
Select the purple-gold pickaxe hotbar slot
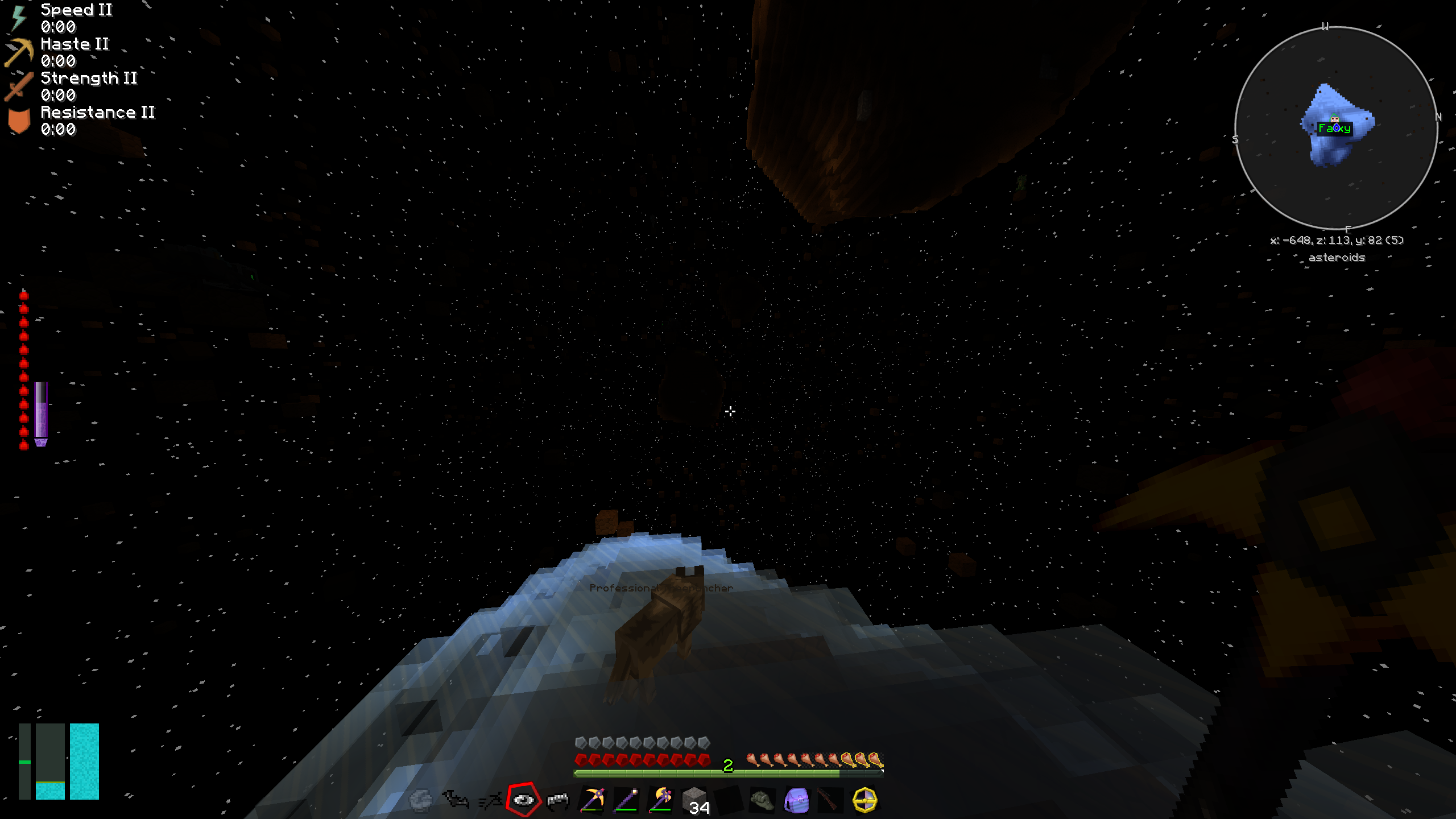[592, 800]
